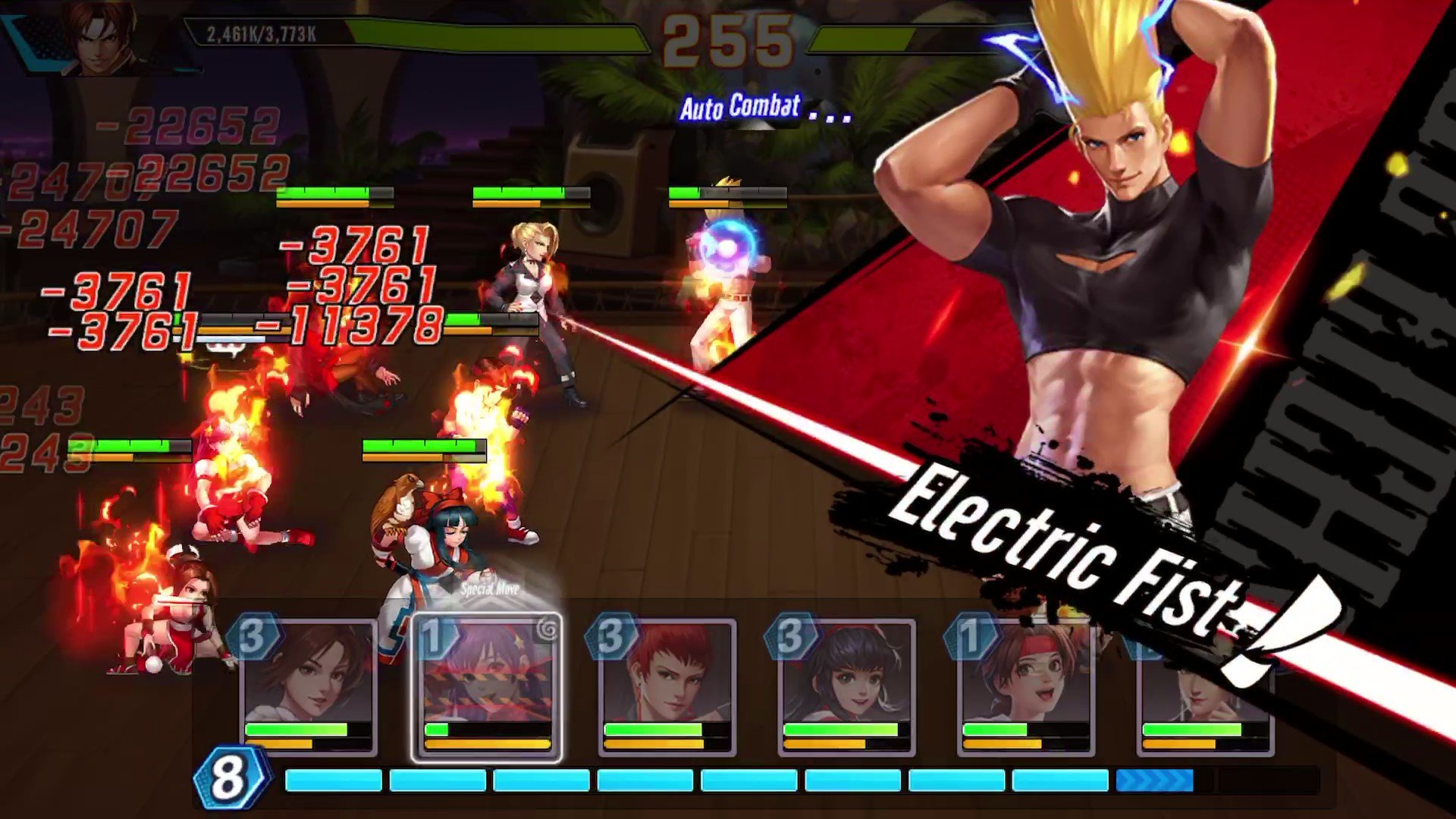The width and height of the screenshot is (1456, 819).
Task: Tap the player portrait in the top corner
Action: coord(102,36)
